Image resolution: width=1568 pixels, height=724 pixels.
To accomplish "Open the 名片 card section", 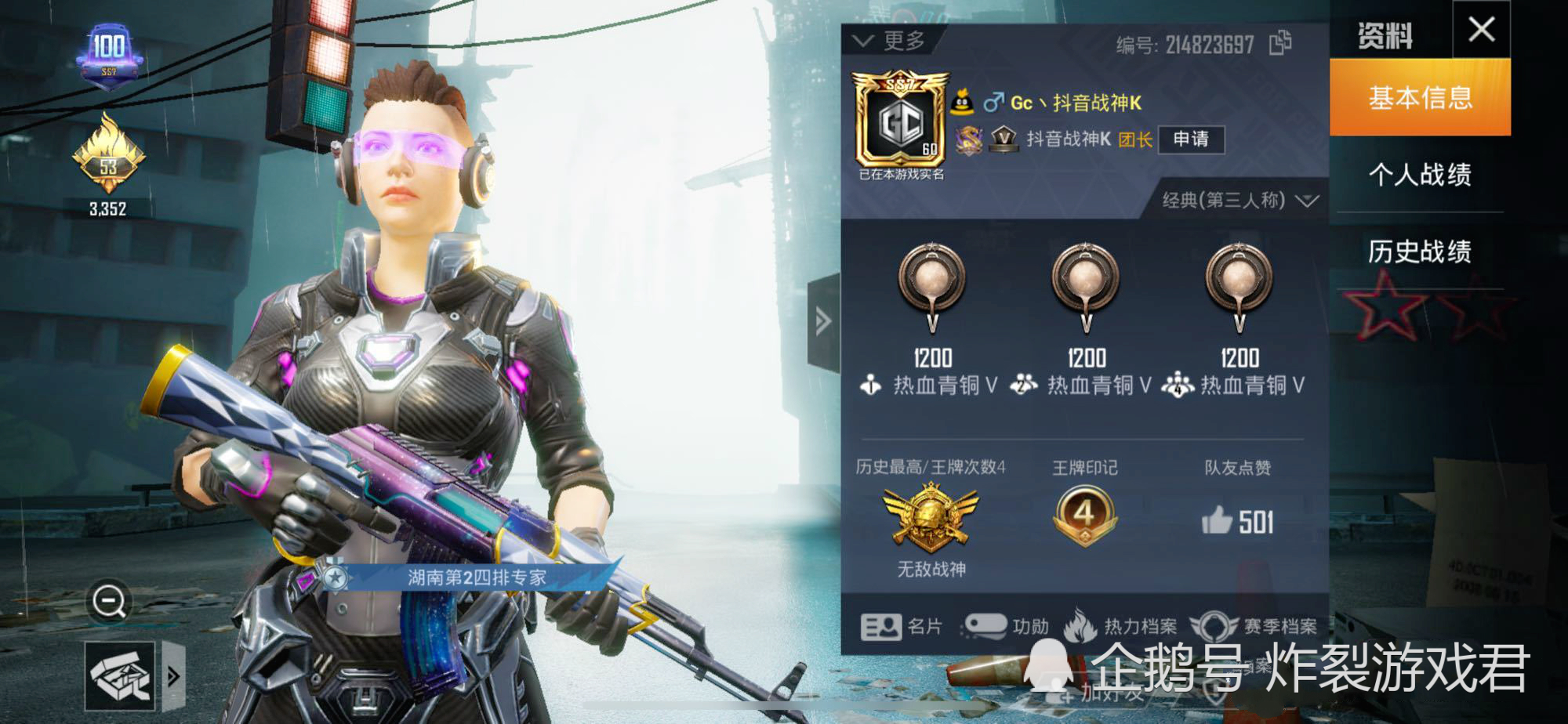I will tap(902, 626).
